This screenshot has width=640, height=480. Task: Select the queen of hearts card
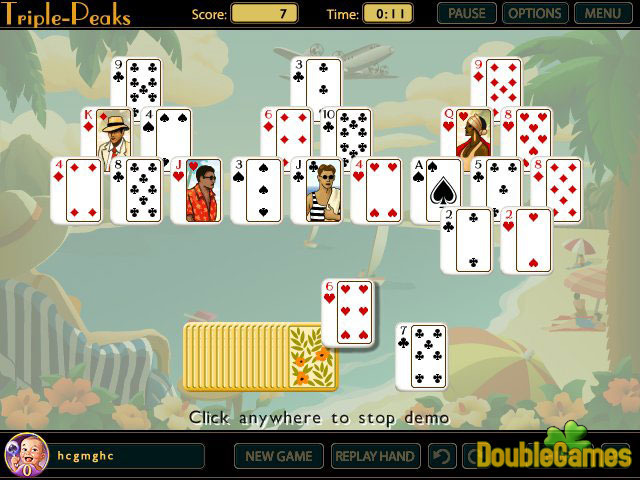[x=465, y=131]
